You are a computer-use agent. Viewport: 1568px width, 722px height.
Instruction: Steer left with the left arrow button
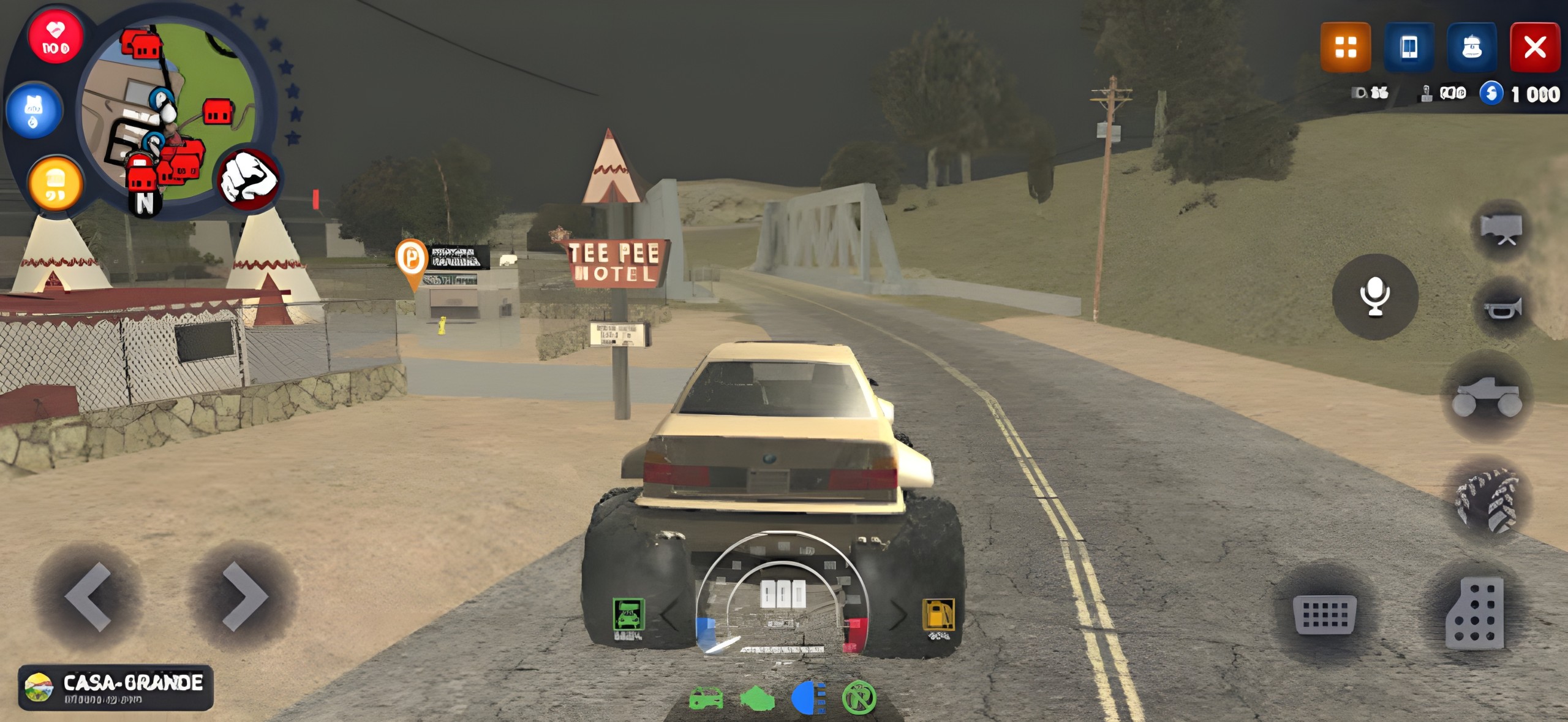pyautogui.click(x=89, y=596)
